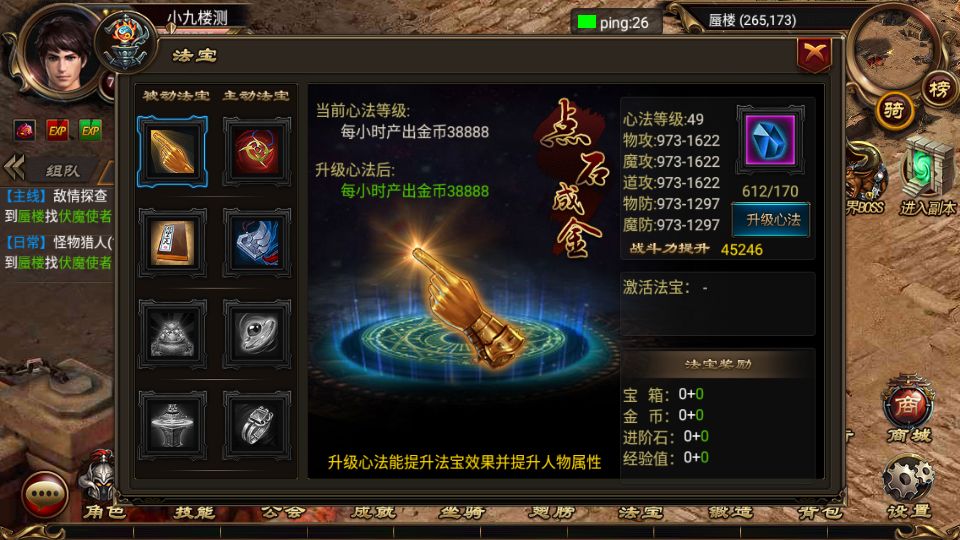Click the 升级心法 upgrade button
This screenshot has height=540, width=960.
[770, 220]
